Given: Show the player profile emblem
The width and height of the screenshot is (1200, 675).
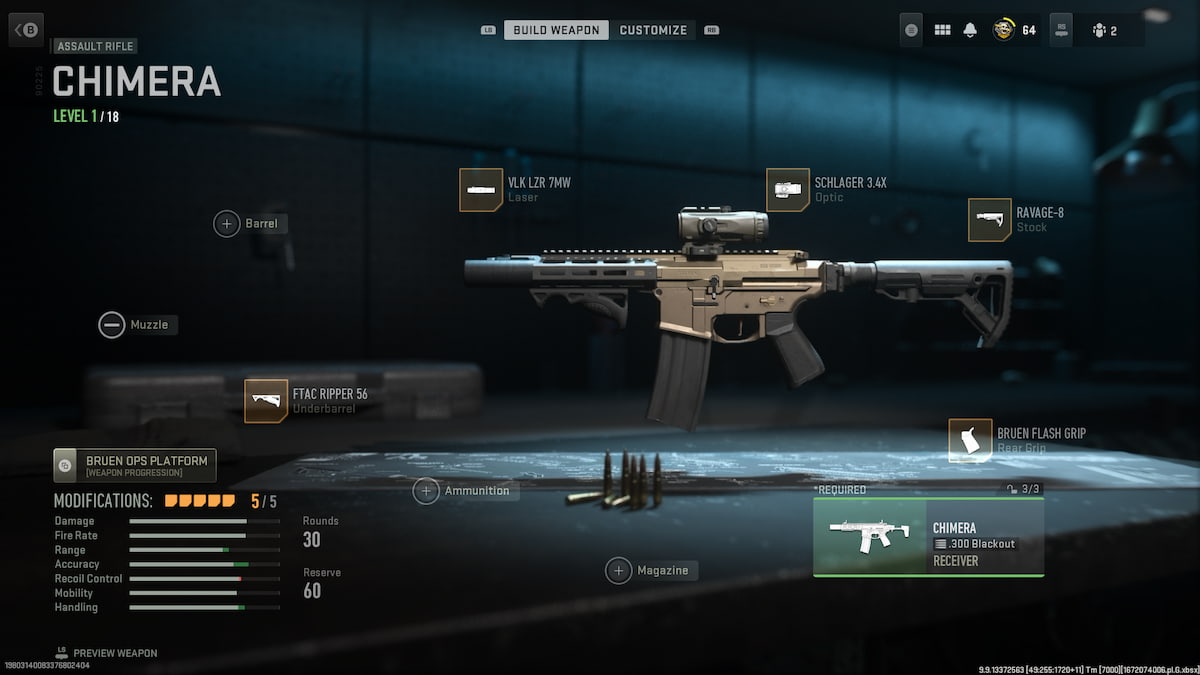Looking at the screenshot, I should coord(1003,30).
